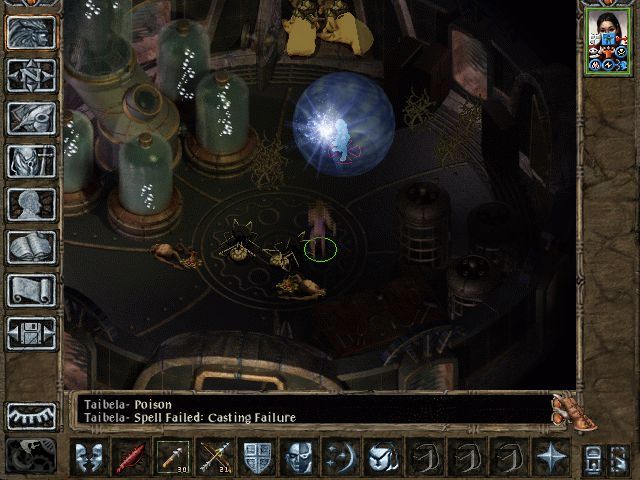The width and height of the screenshot is (640, 480).
Task: Click the closed-eye rest button
Action: pos(31,414)
